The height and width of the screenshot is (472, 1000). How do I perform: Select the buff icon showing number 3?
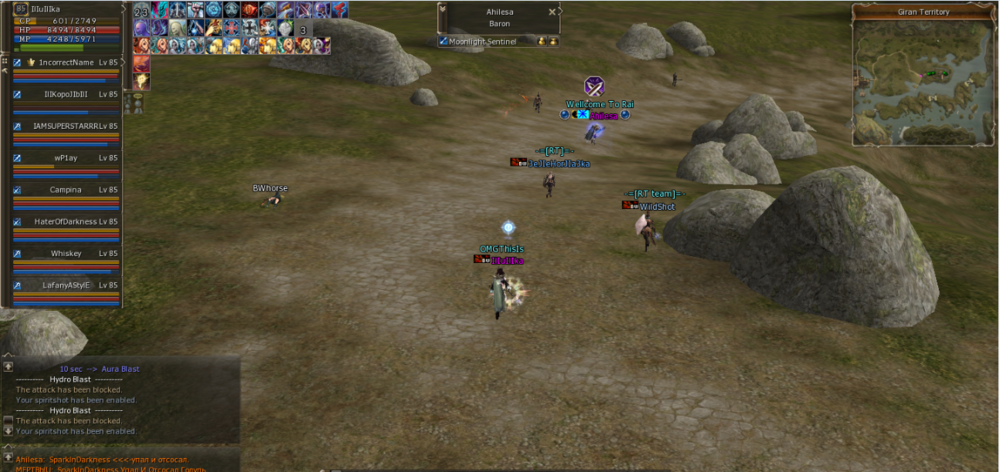click(x=303, y=29)
